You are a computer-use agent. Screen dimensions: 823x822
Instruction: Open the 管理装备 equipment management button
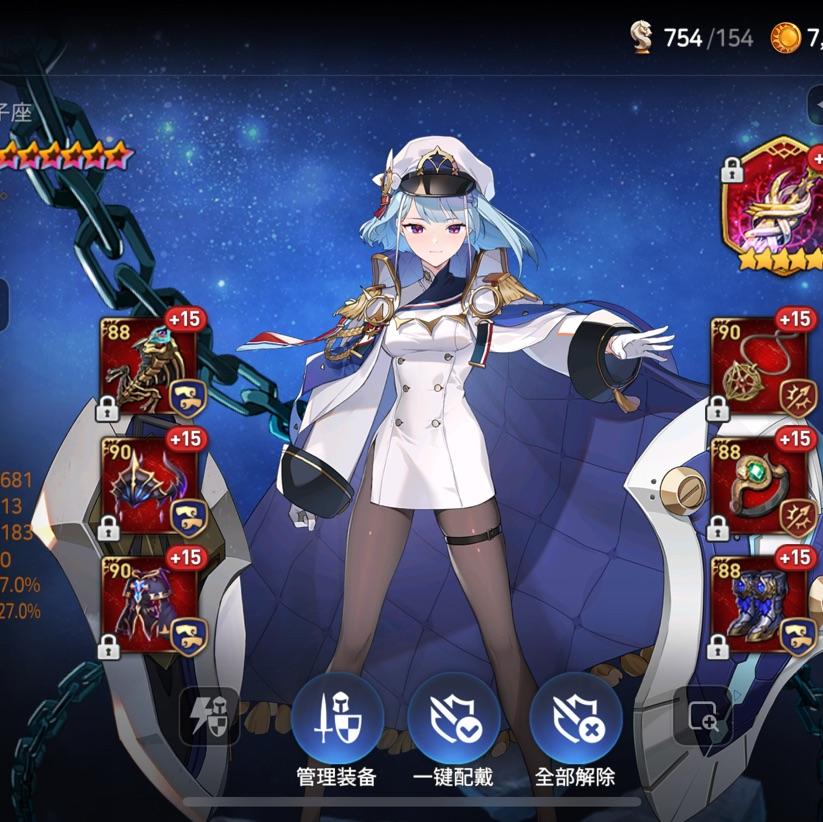pyautogui.click(x=337, y=721)
